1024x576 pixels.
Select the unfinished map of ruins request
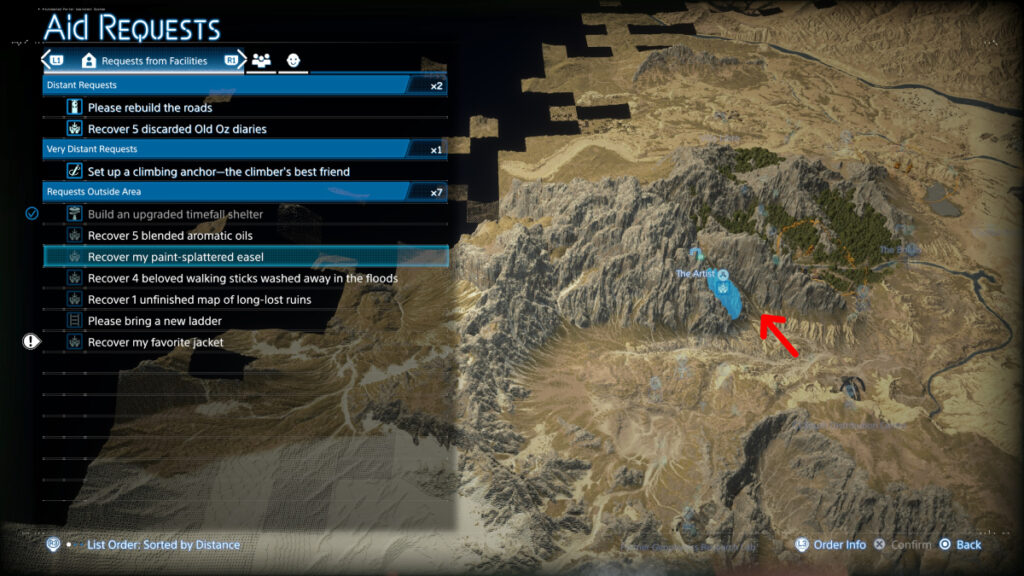(x=199, y=300)
